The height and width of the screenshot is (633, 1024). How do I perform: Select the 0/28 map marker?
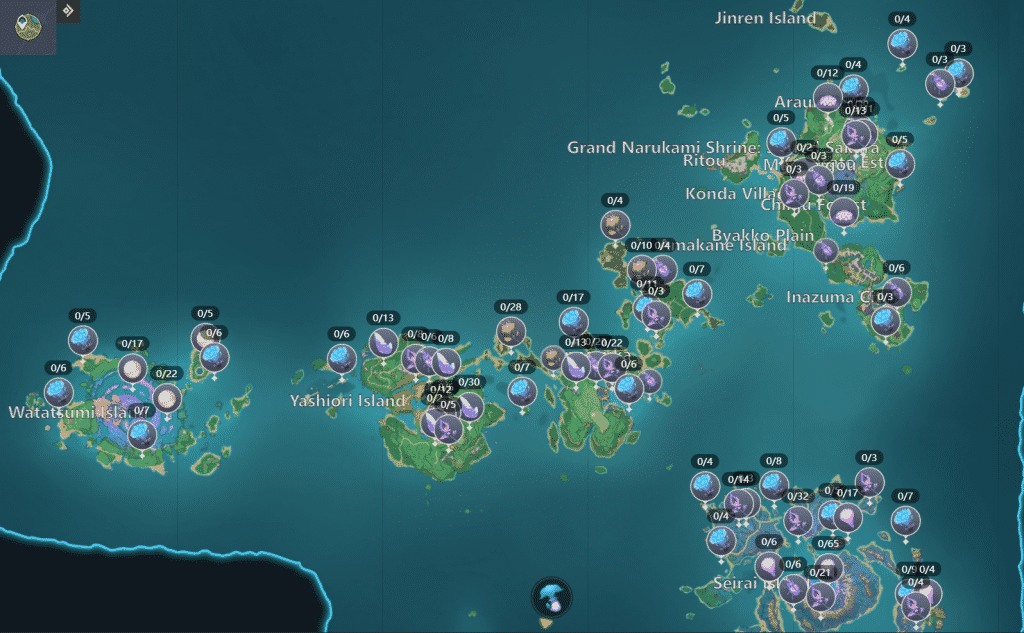[511, 331]
